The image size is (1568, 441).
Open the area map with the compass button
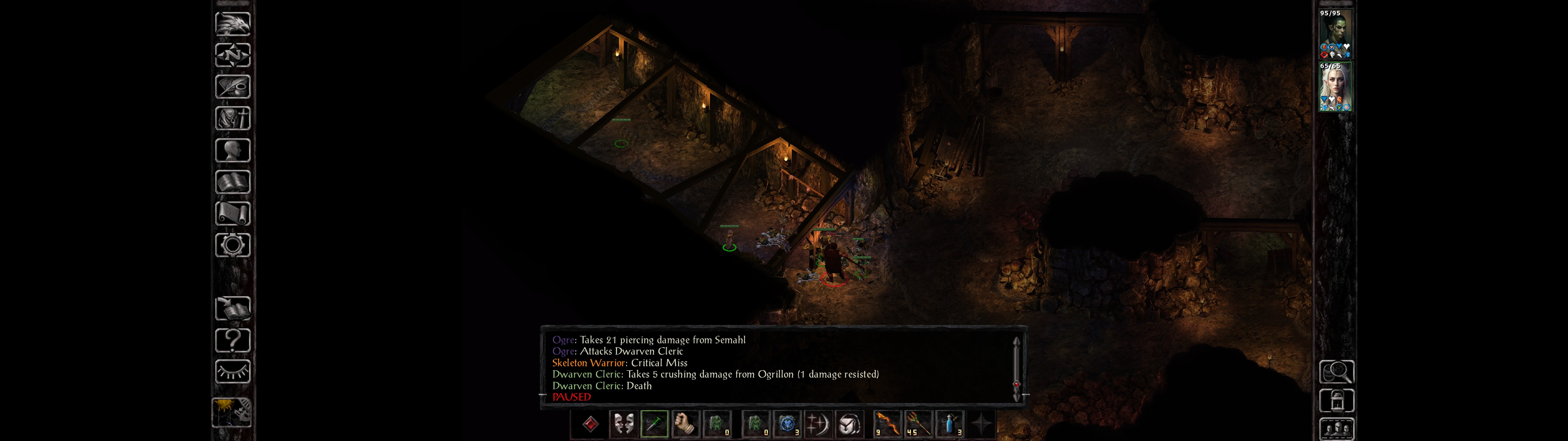[232, 55]
